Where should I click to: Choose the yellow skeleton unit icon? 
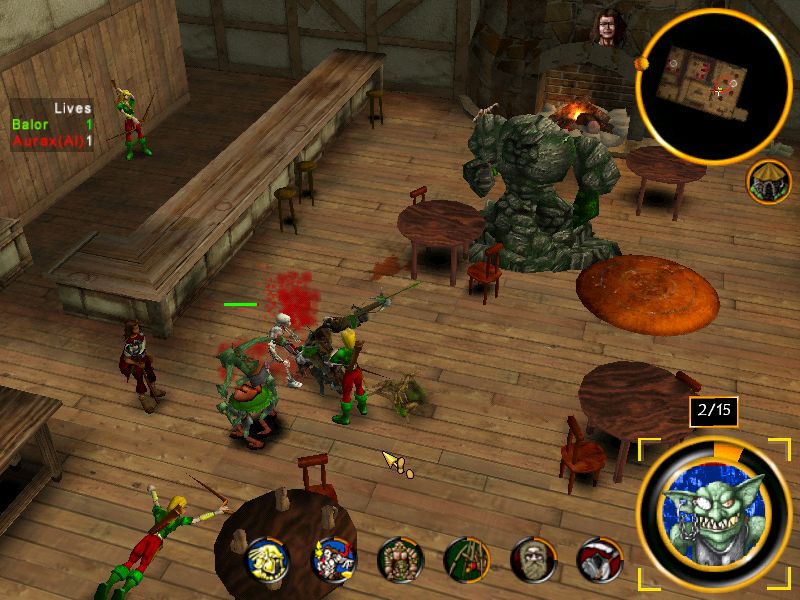click(x=267, y=560)
